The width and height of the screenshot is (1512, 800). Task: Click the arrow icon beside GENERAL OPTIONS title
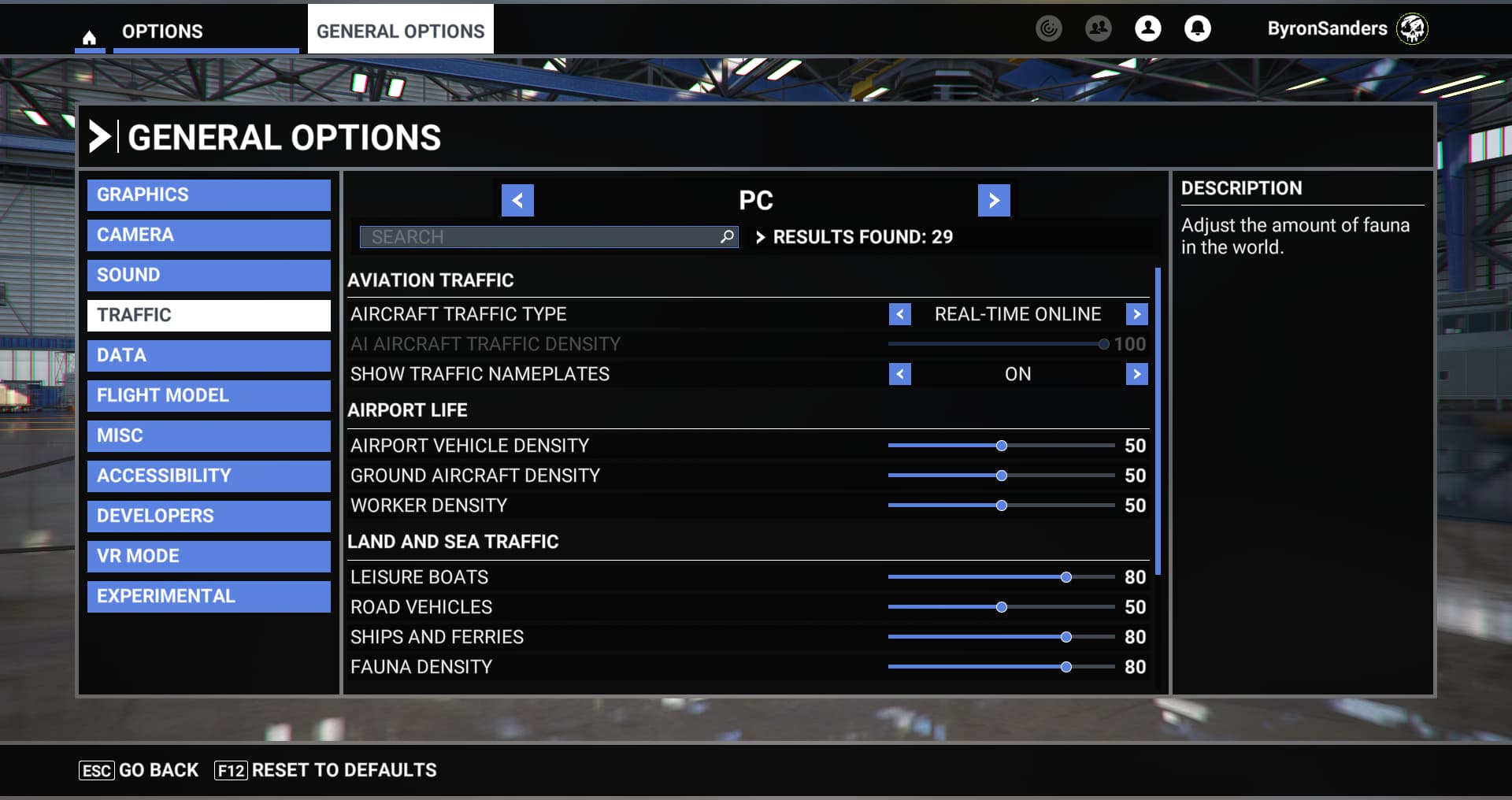(x=99, y=136)
